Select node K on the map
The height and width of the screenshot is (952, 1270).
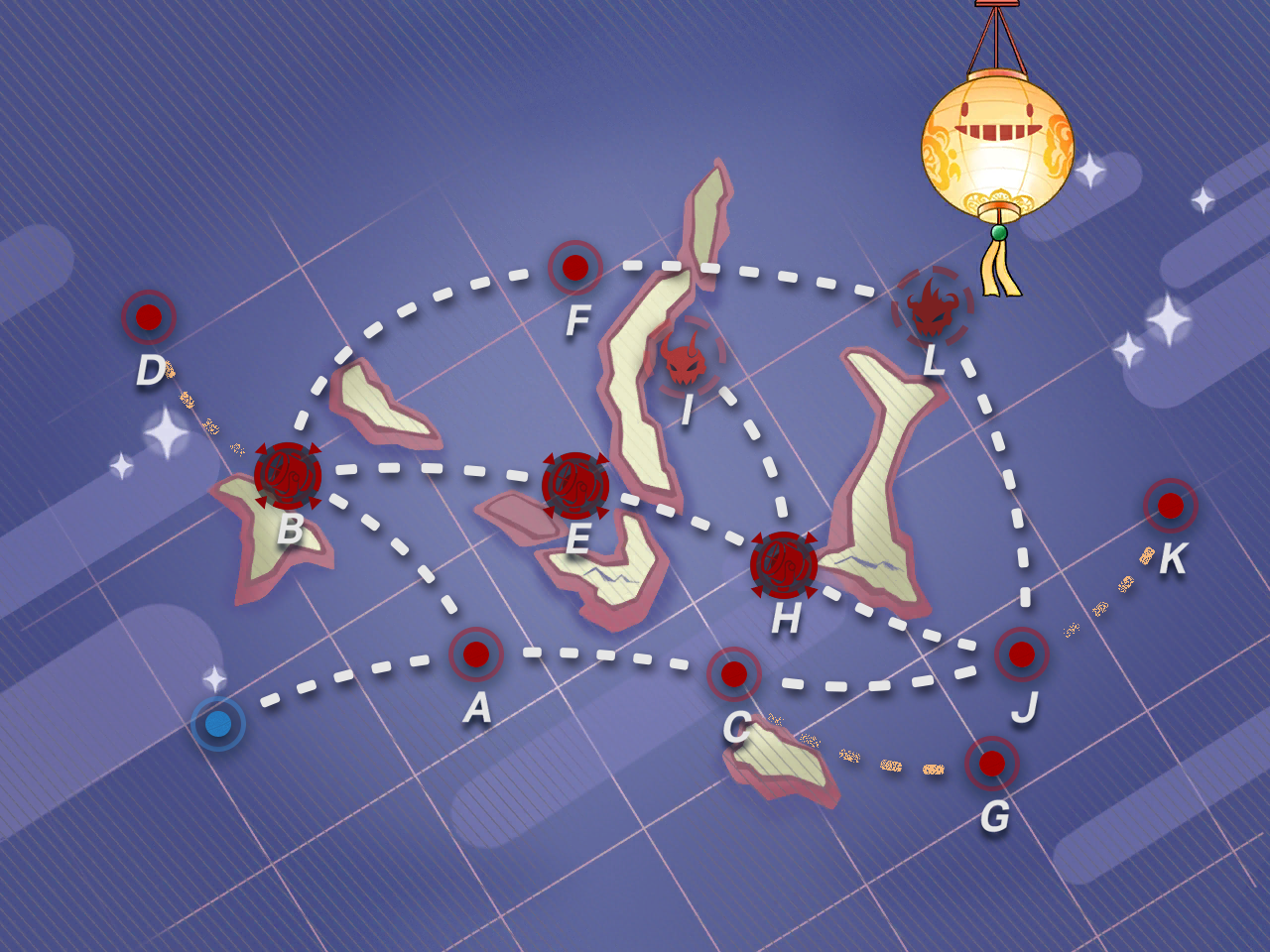coord(1171,506)
